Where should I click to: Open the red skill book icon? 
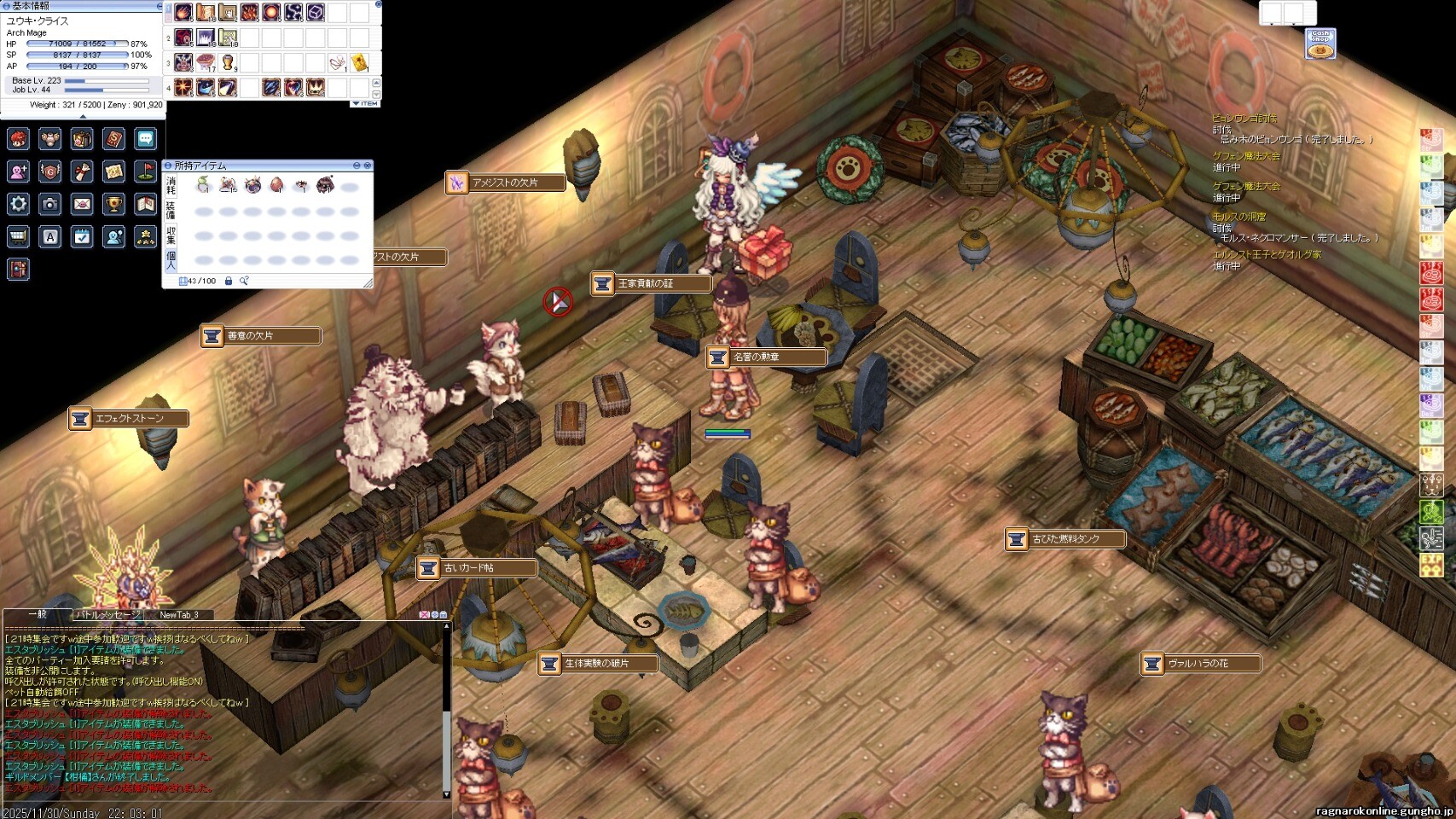(113, 138)
